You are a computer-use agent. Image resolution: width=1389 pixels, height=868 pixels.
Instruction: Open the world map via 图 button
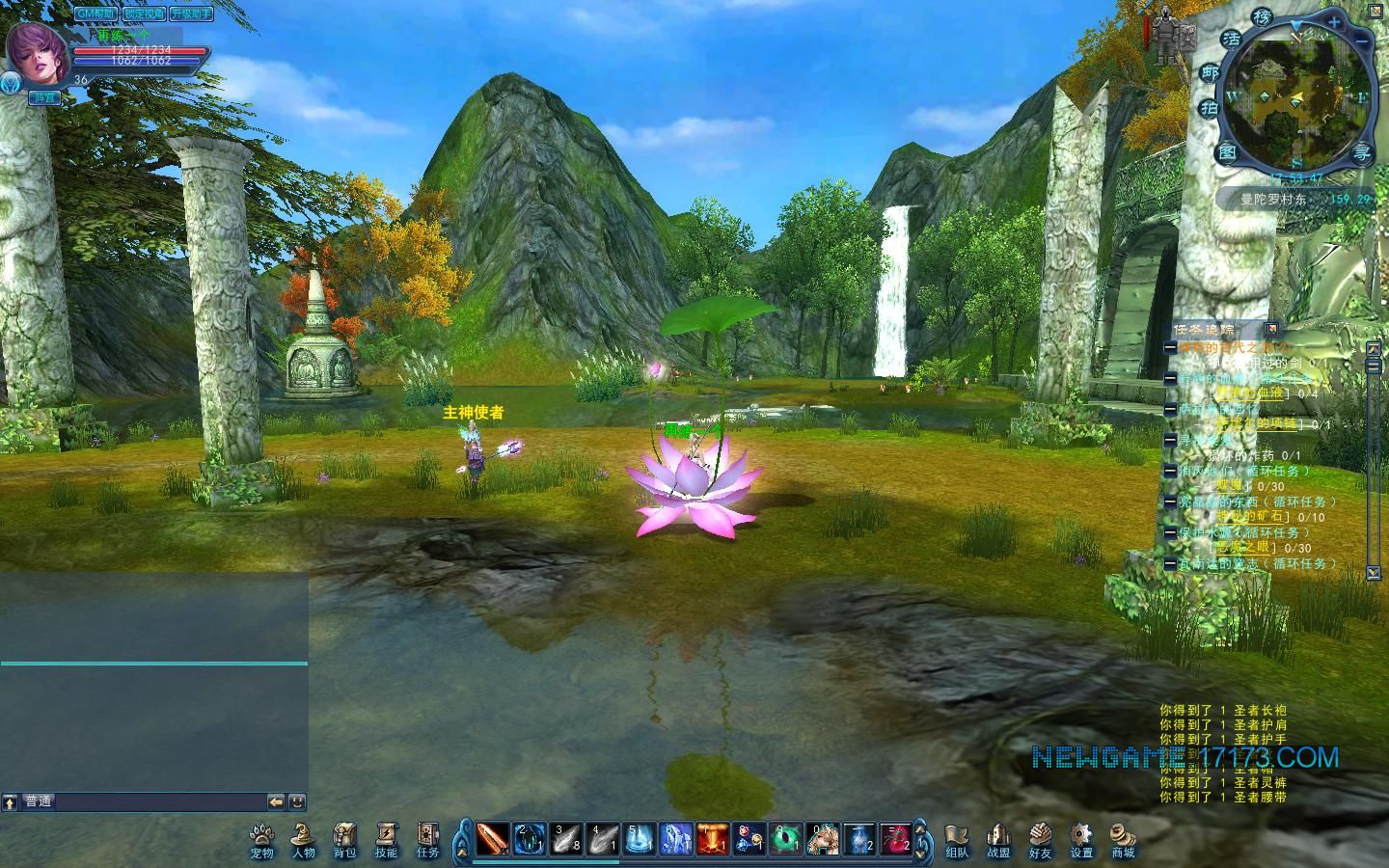coord(1227,152)
